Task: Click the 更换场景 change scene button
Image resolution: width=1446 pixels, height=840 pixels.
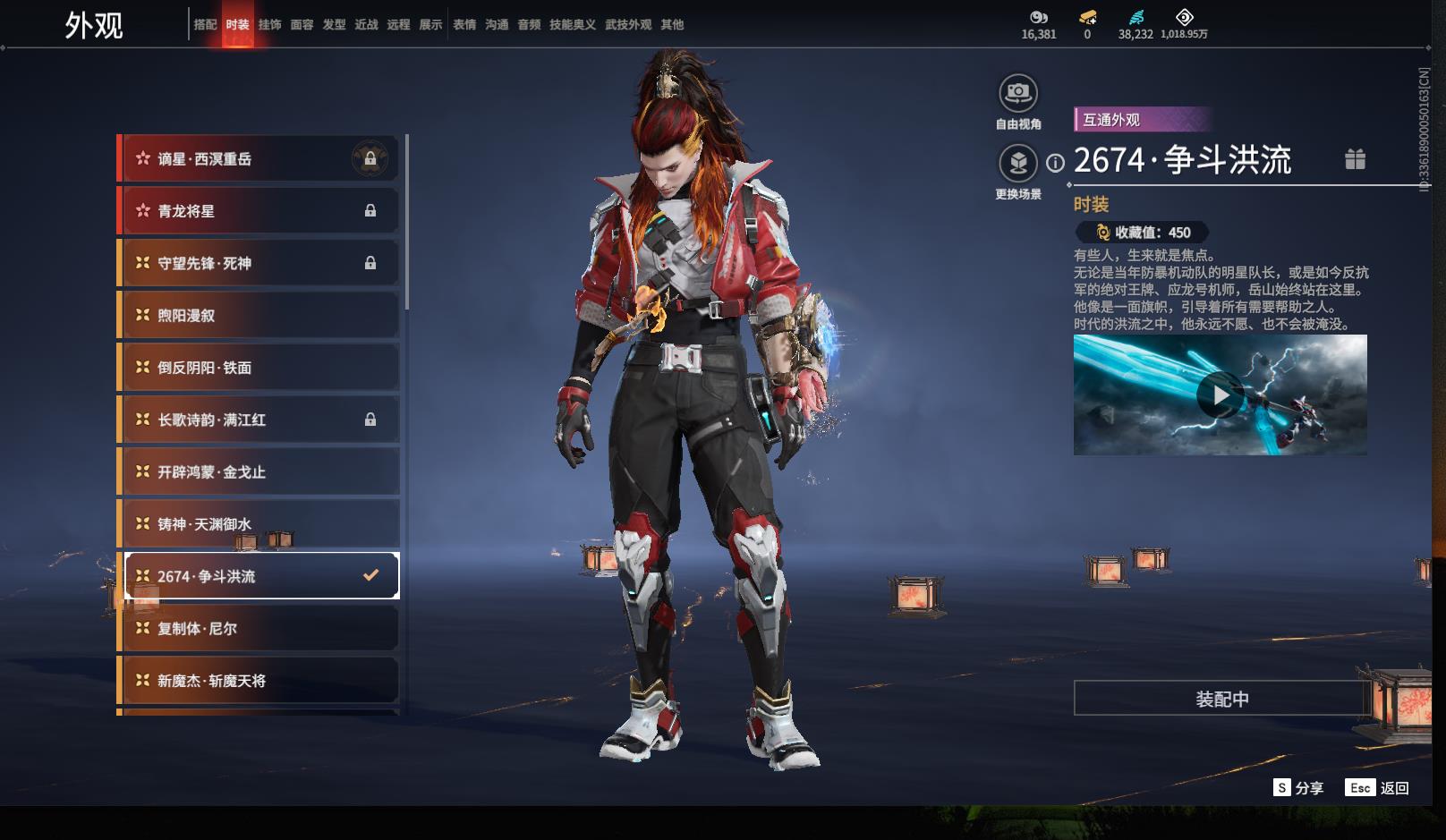Action: click(1018, 164)
